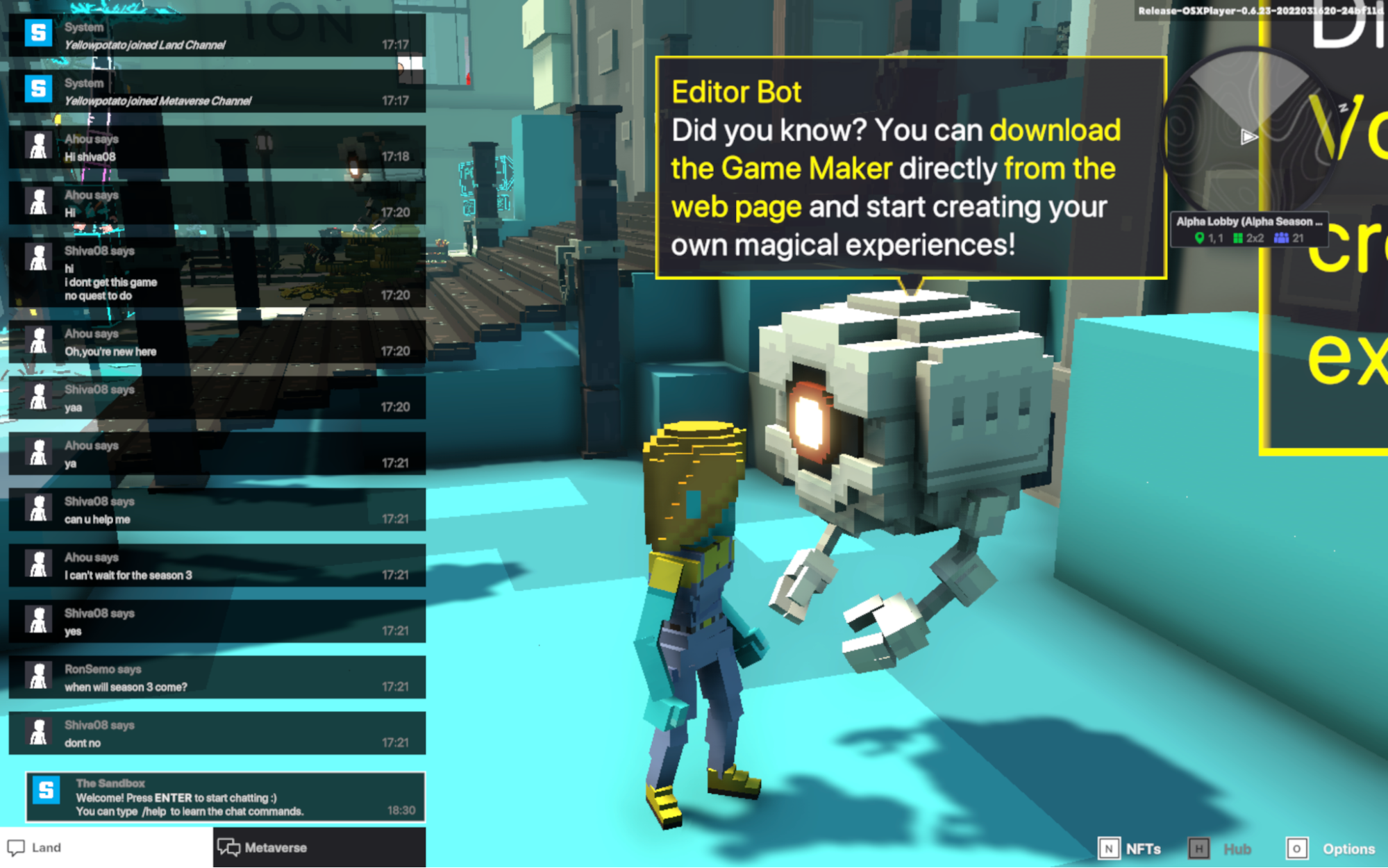This screenshot has width=1388, height=868.
Task: Open the NFTs panel icon
Action: click(1109, 848)
